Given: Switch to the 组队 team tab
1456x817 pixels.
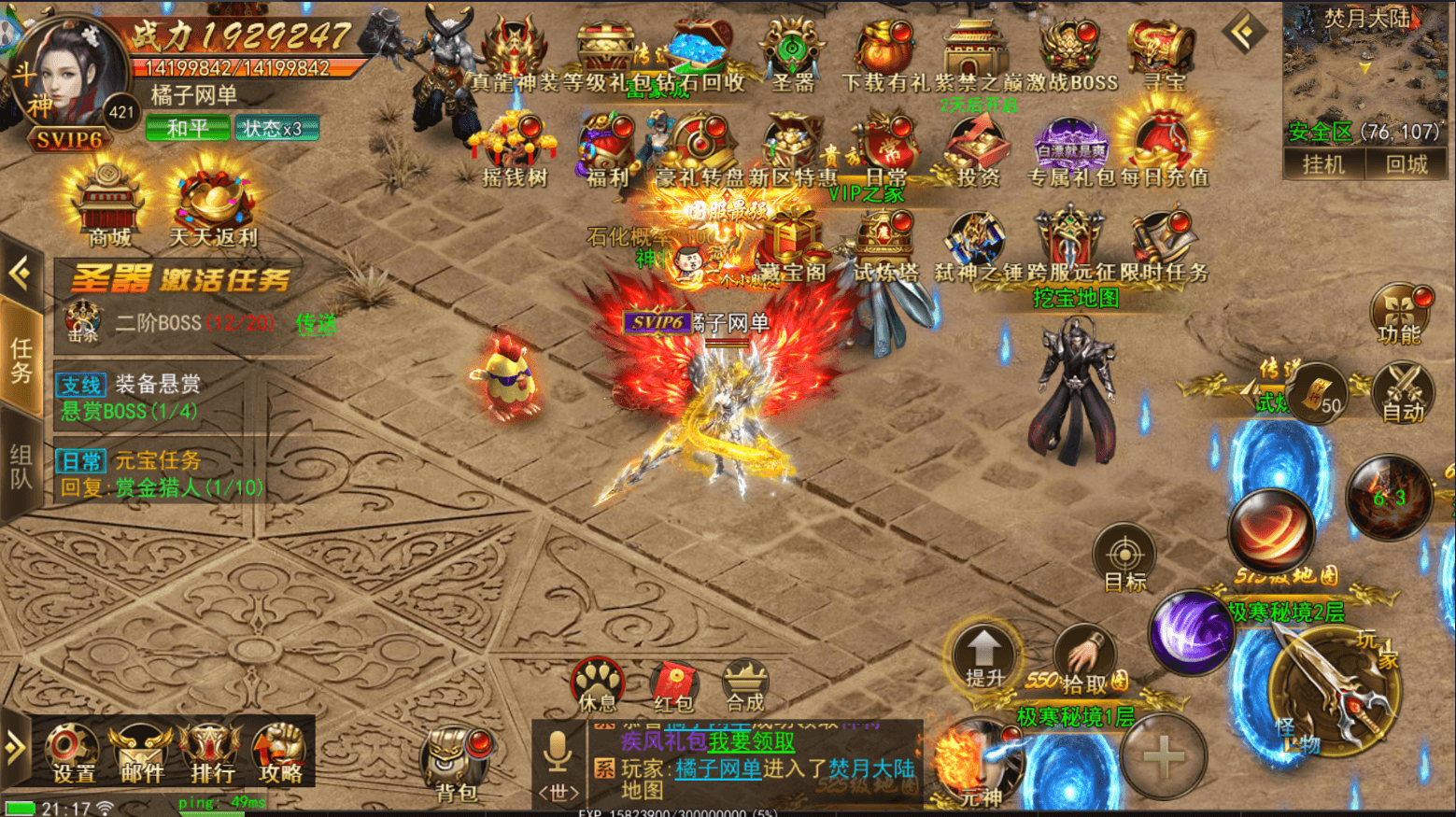Looking at the screenshot, I should pos(21,469).
